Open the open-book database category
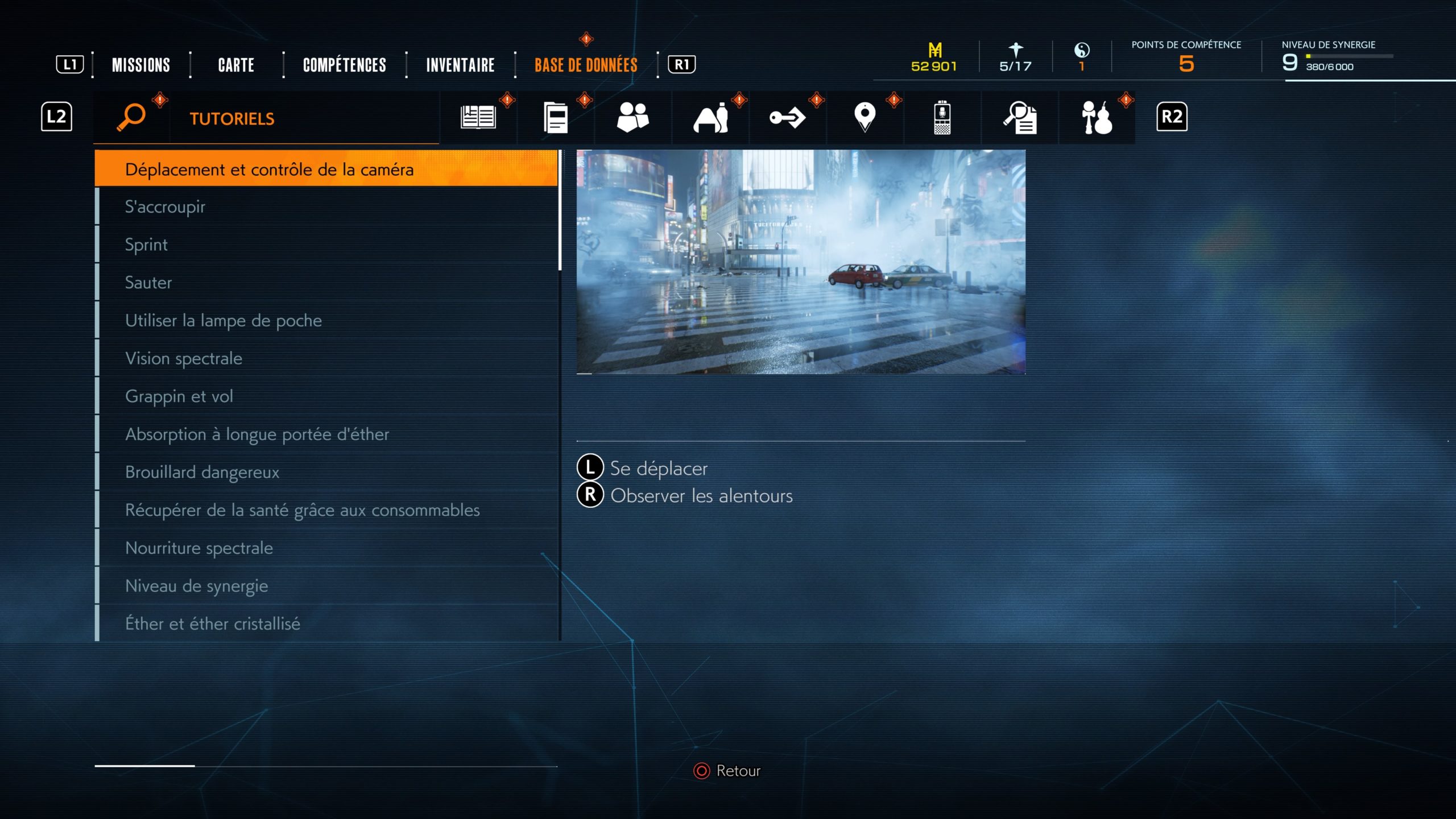 pos(478,117)
